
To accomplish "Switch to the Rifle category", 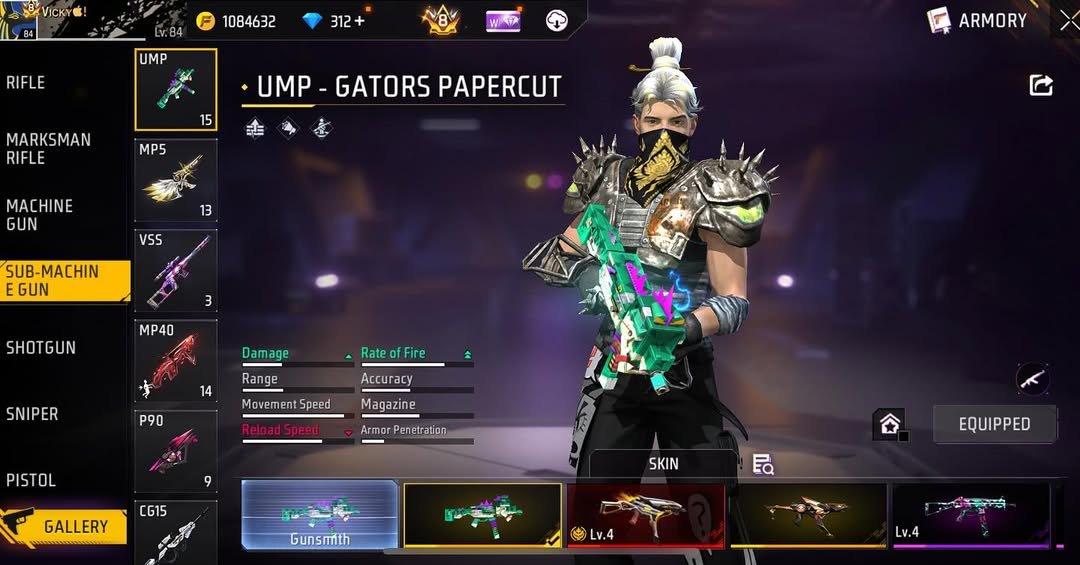I will coord(27,83).
